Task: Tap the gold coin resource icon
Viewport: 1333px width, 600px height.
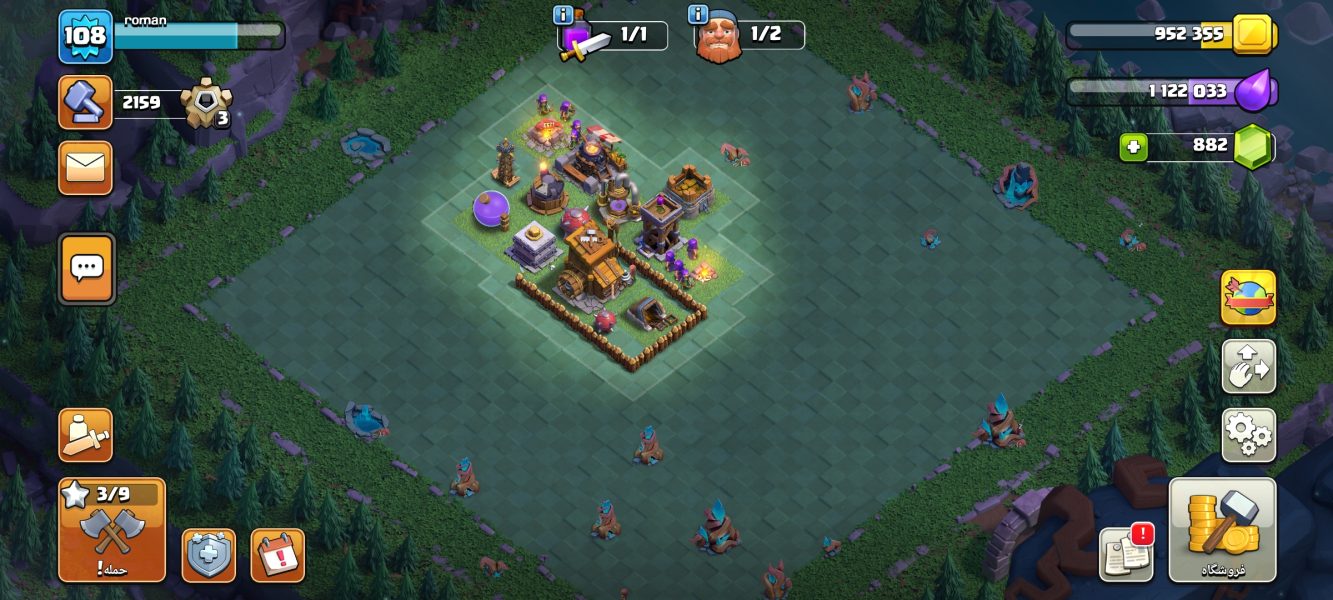Action: [x=1252, y=35]
